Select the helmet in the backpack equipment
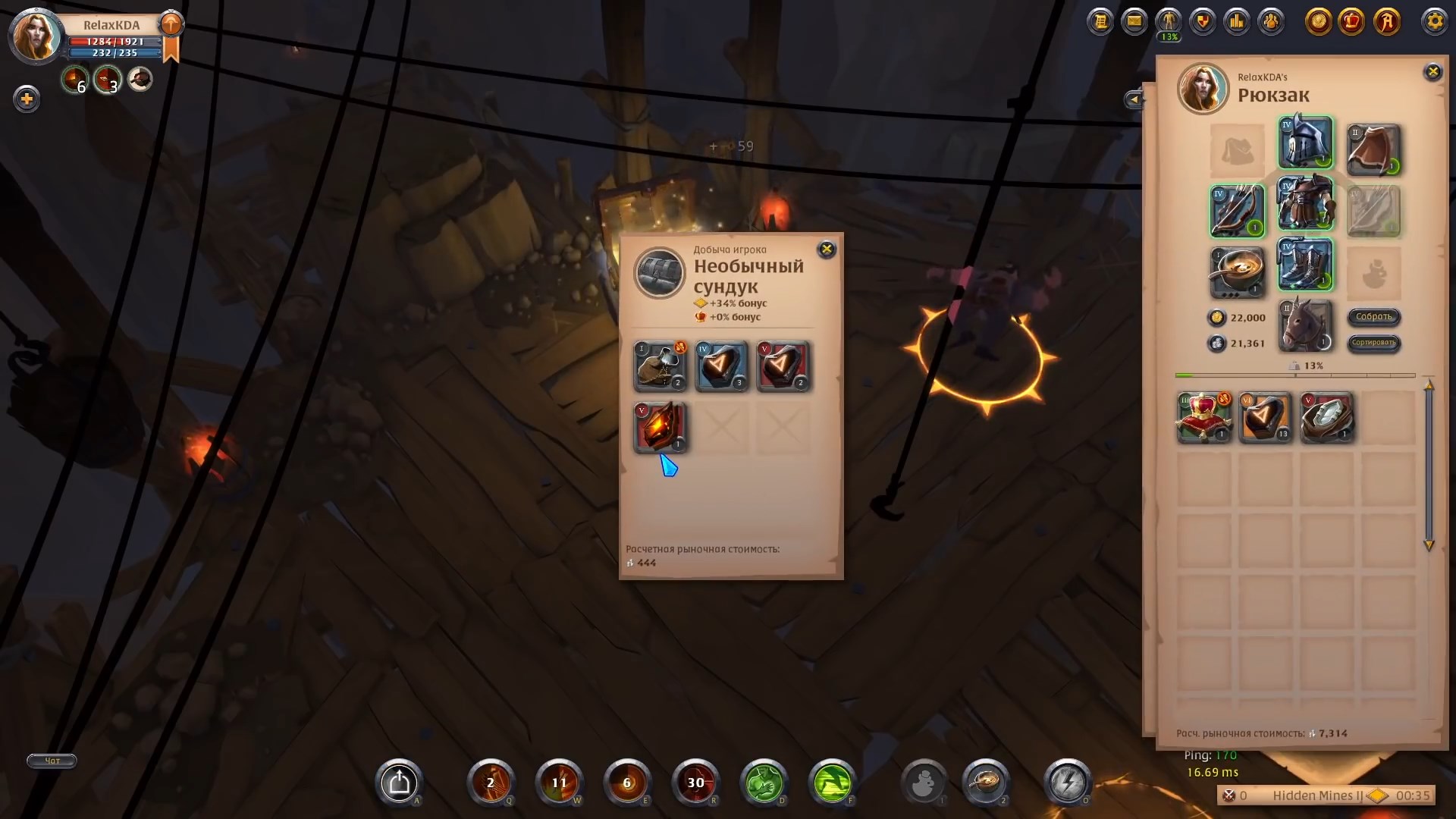1456x819 pixels. tap(1307, 143)
